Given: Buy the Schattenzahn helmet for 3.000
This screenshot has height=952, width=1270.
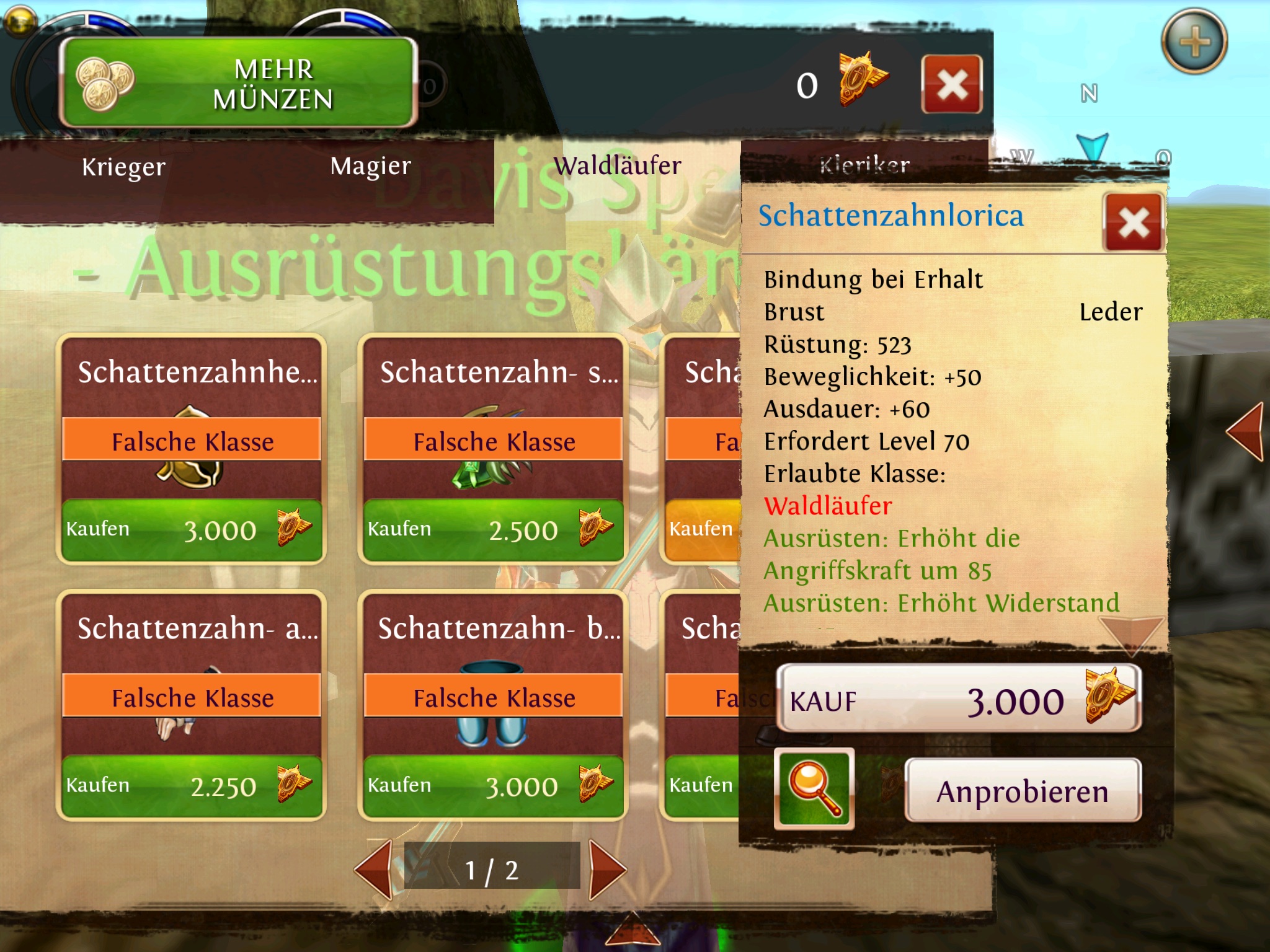Looking at the screenshot, I should (x=192, y=531).
